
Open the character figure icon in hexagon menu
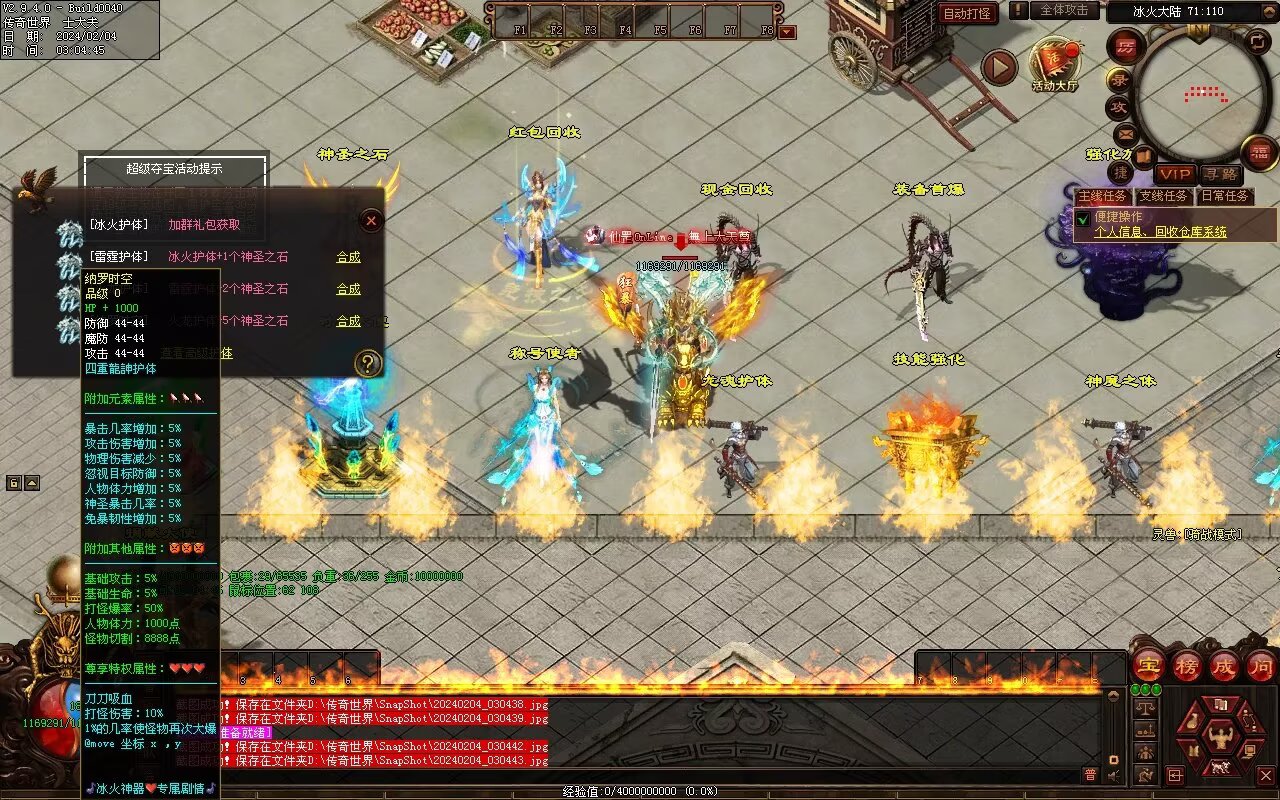click(x=1219, y=738)
